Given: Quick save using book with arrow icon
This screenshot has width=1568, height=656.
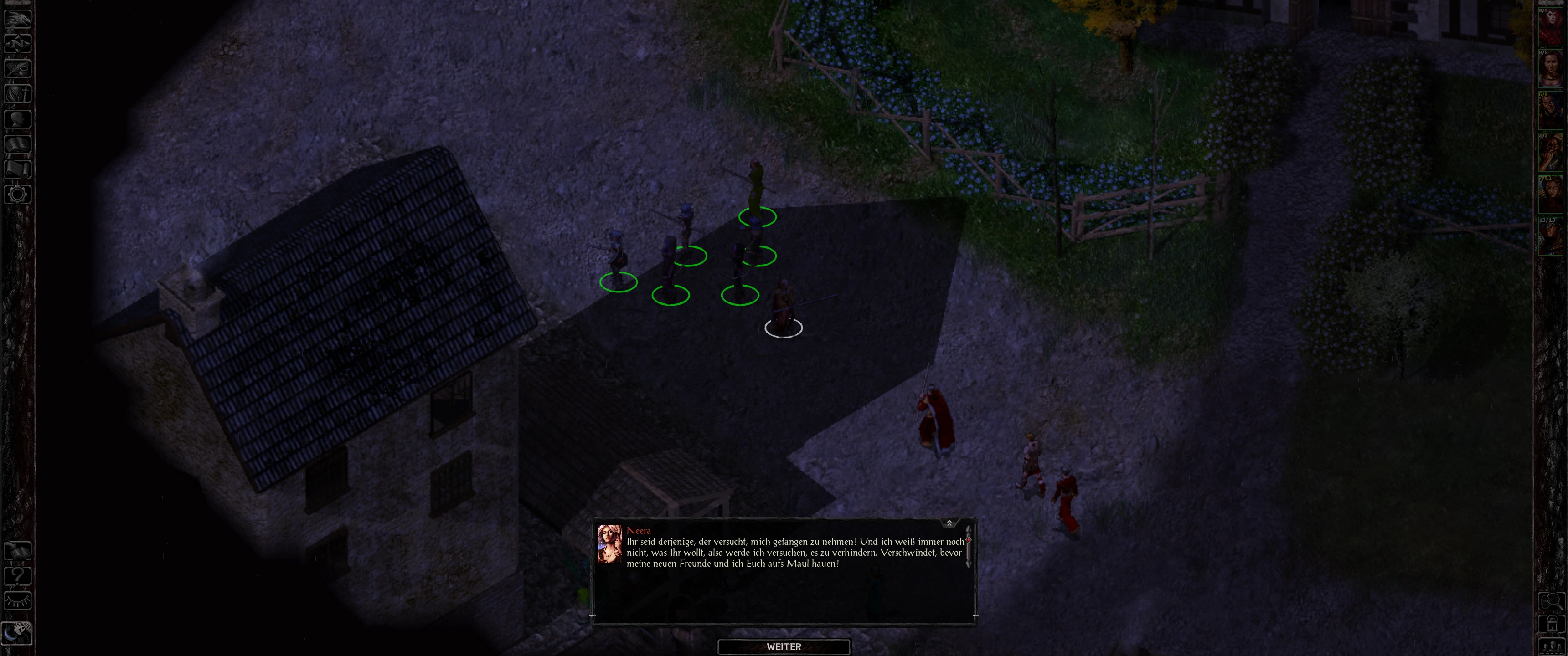Looking at the screenshot, I should (17, 551).
